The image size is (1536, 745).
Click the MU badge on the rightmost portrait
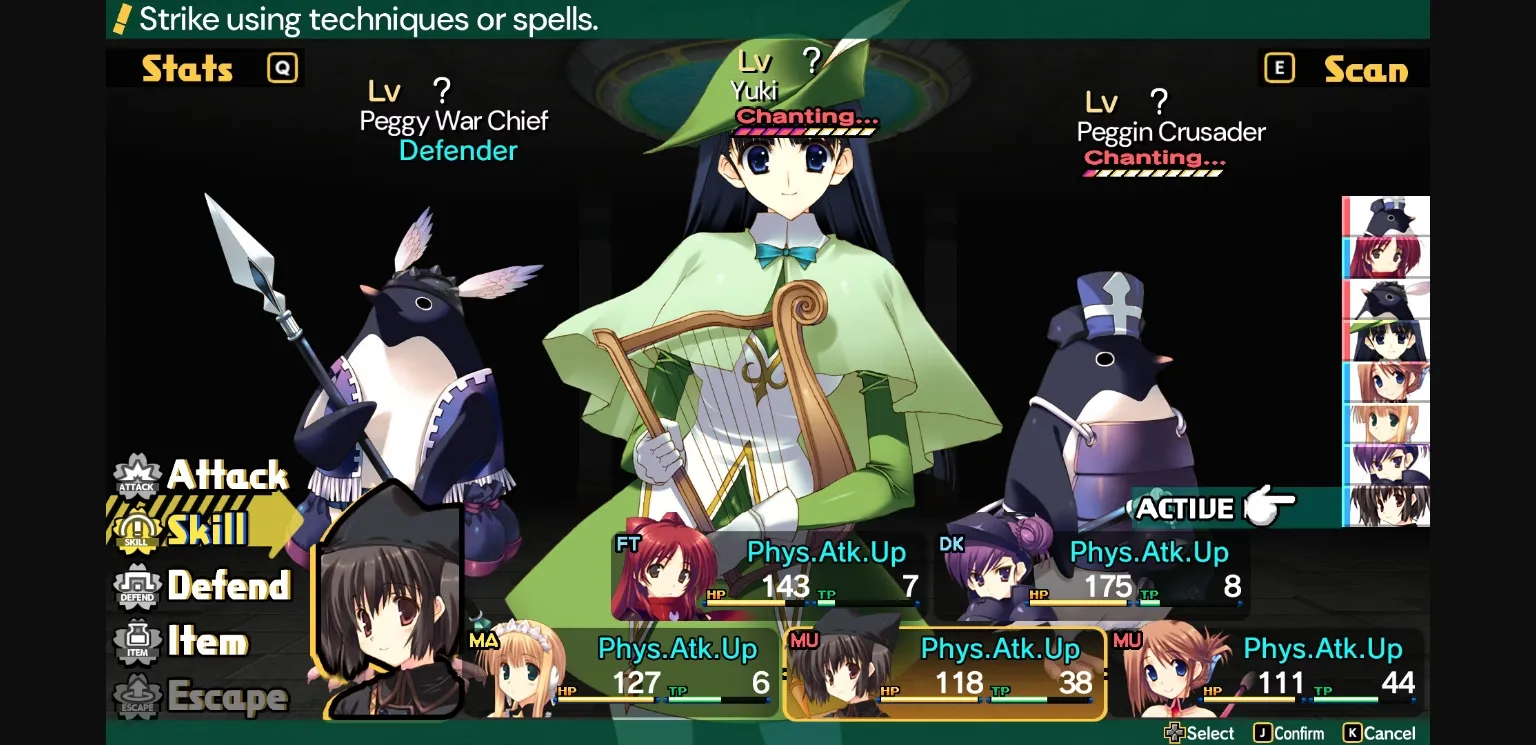[1127, 640]
